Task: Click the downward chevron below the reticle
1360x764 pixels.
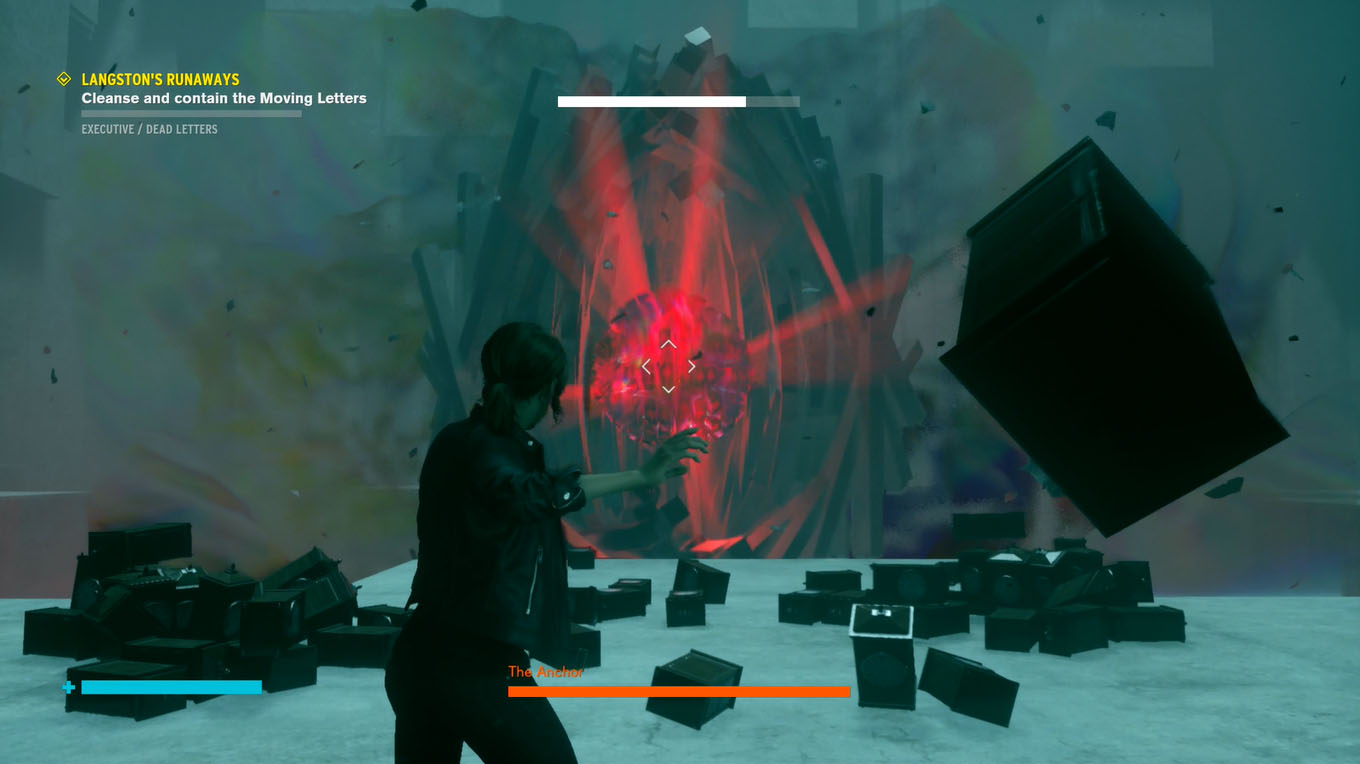Action: tap(667, 388)
